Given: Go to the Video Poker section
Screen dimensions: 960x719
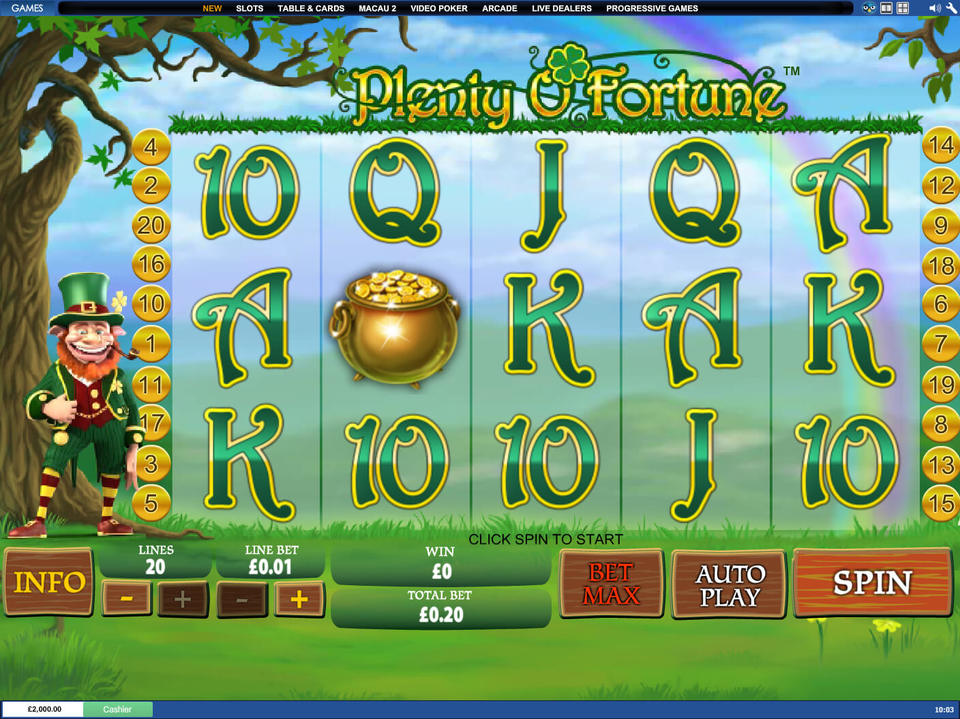Looking at the screenshot, I should click(438, 8).
